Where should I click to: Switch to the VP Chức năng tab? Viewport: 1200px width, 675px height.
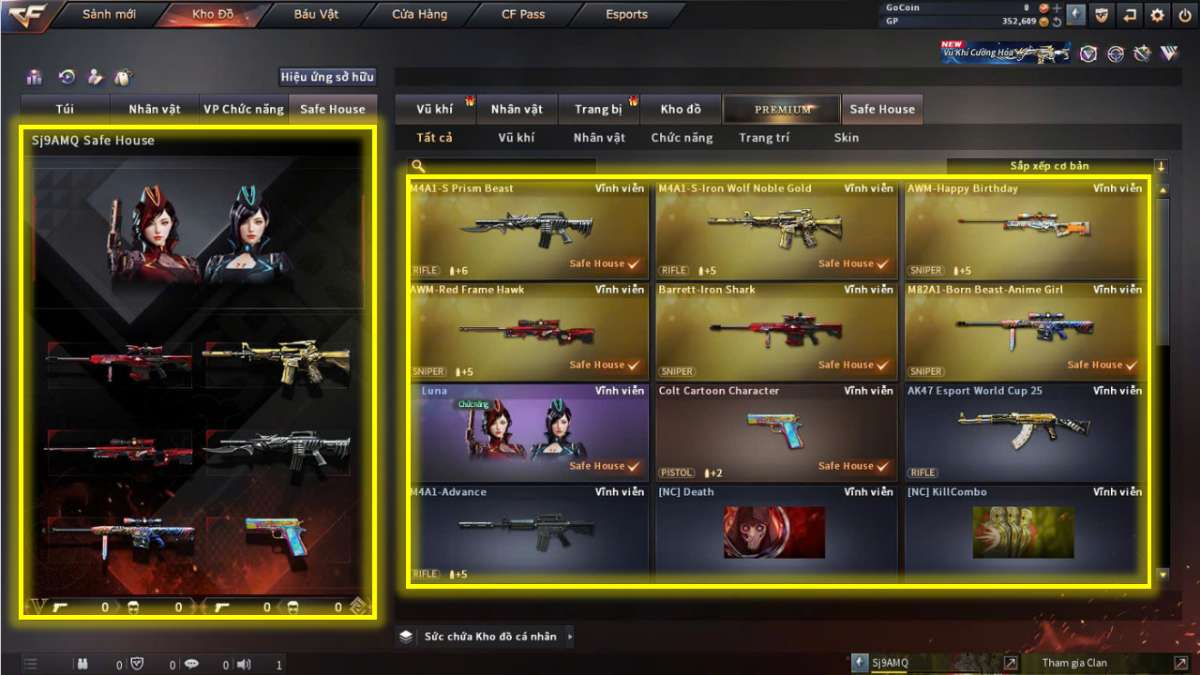click(243, 109)
